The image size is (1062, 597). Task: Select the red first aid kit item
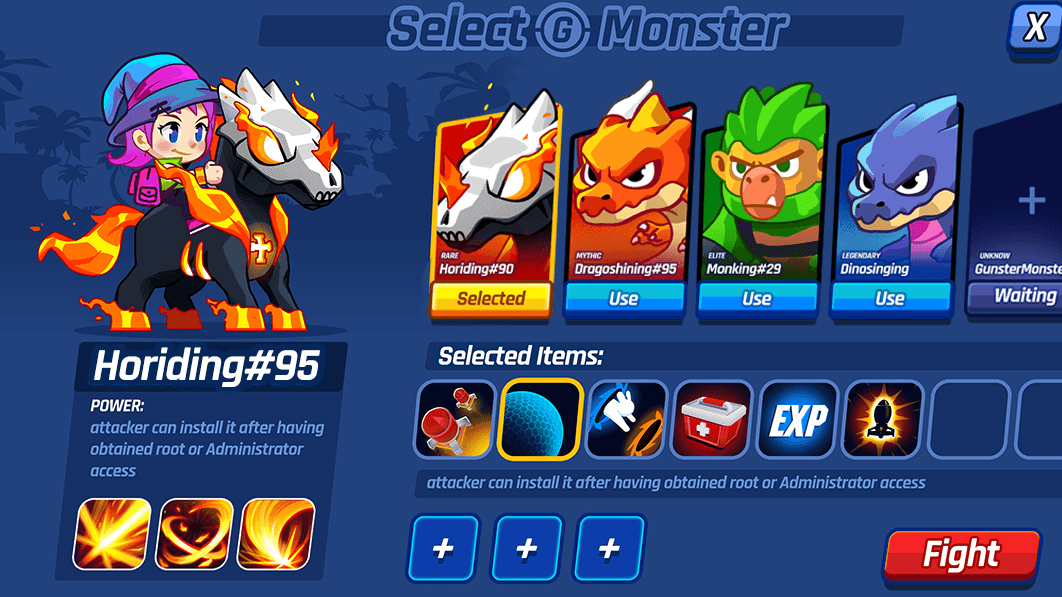click(713, 420)
